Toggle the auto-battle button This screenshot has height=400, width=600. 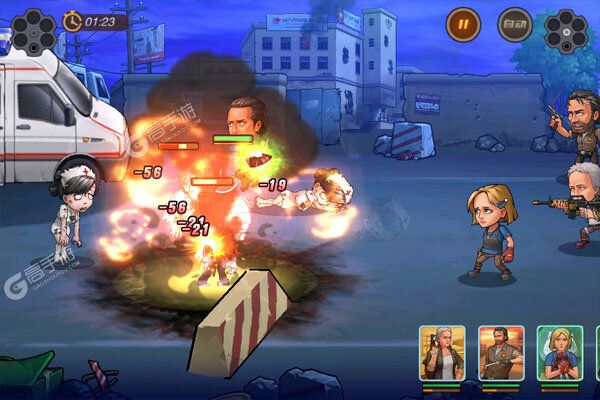coord(514,22)
